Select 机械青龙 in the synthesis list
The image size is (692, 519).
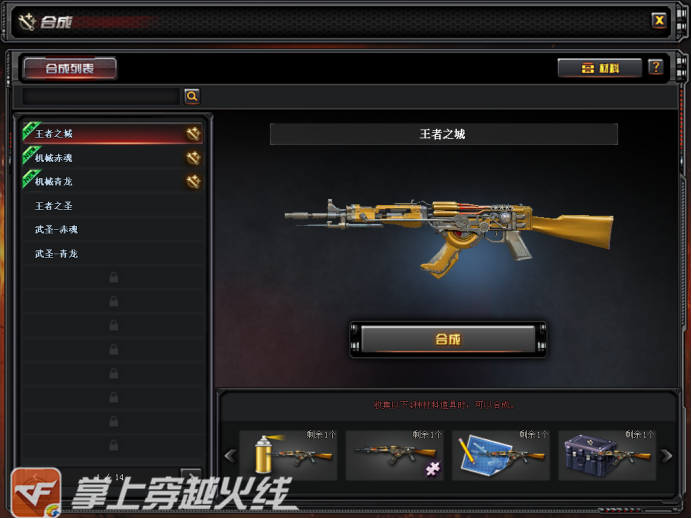pos(112,181)
